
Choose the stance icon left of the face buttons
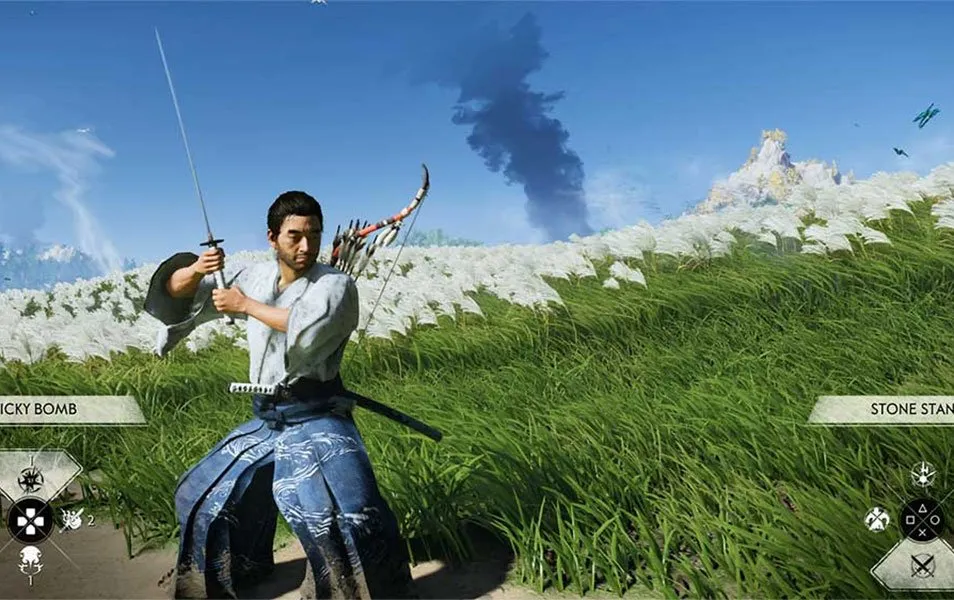[877, 519]
